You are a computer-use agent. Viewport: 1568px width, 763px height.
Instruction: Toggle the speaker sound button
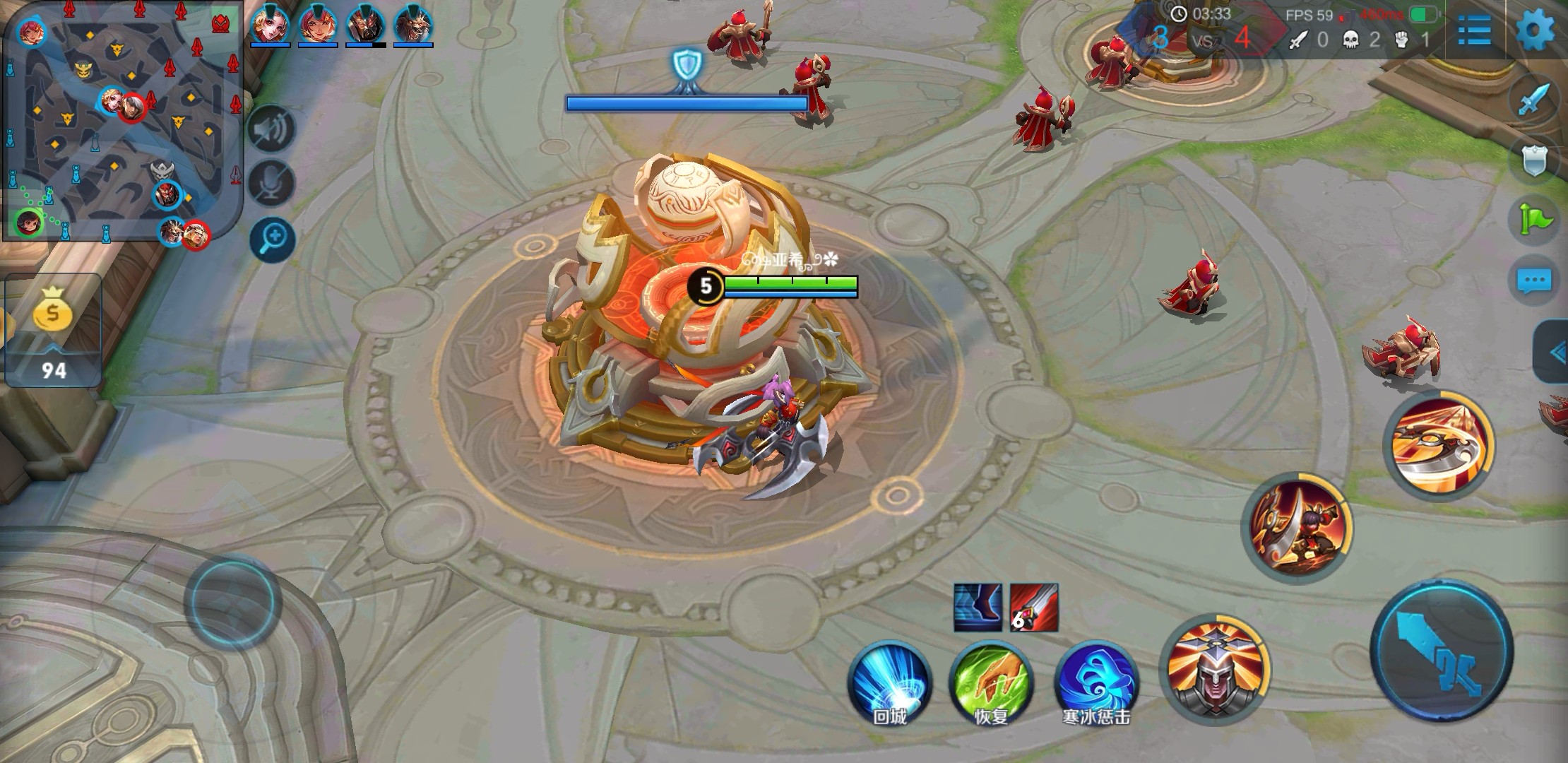[272, 129]
